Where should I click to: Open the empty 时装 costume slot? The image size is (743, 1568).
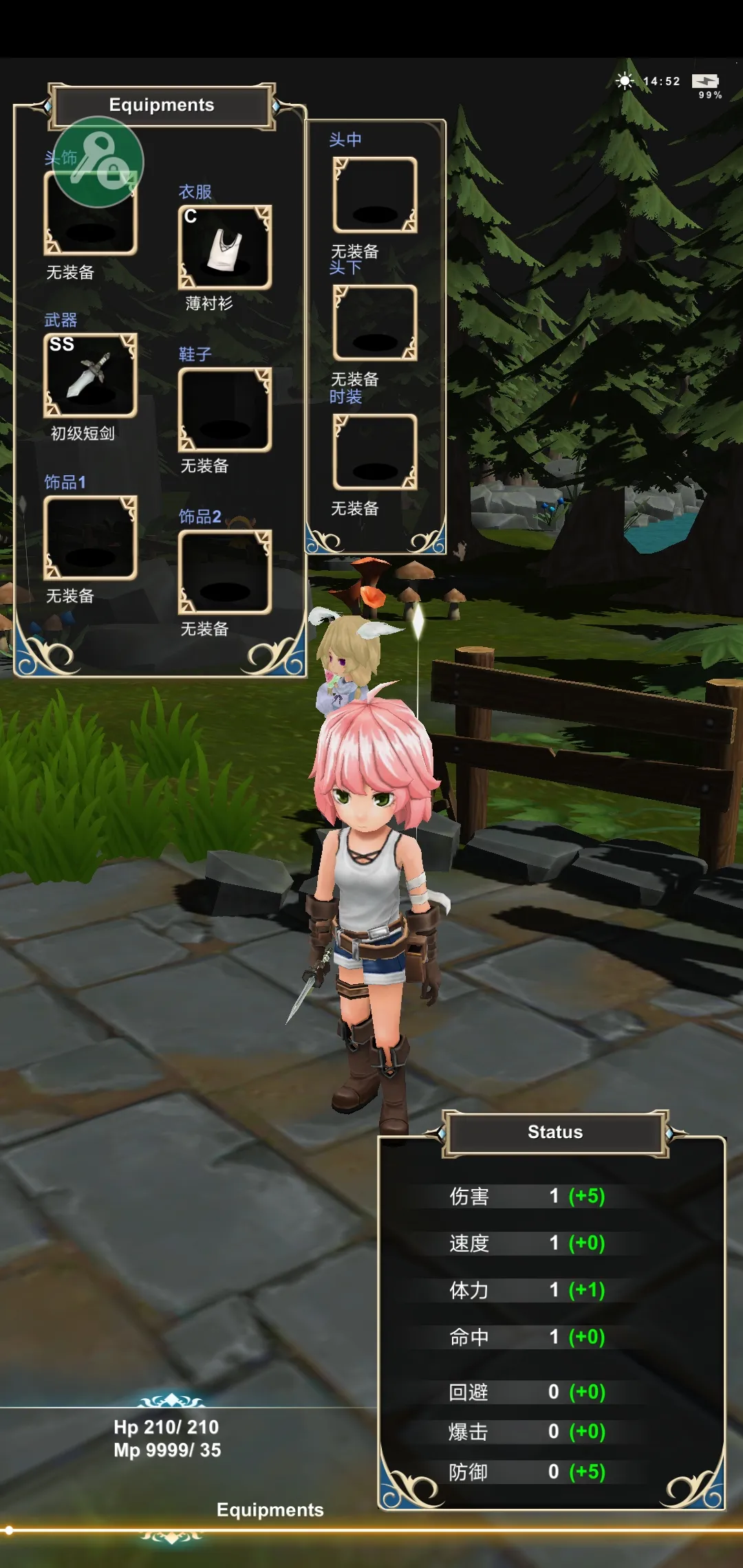tap(375, 452)
